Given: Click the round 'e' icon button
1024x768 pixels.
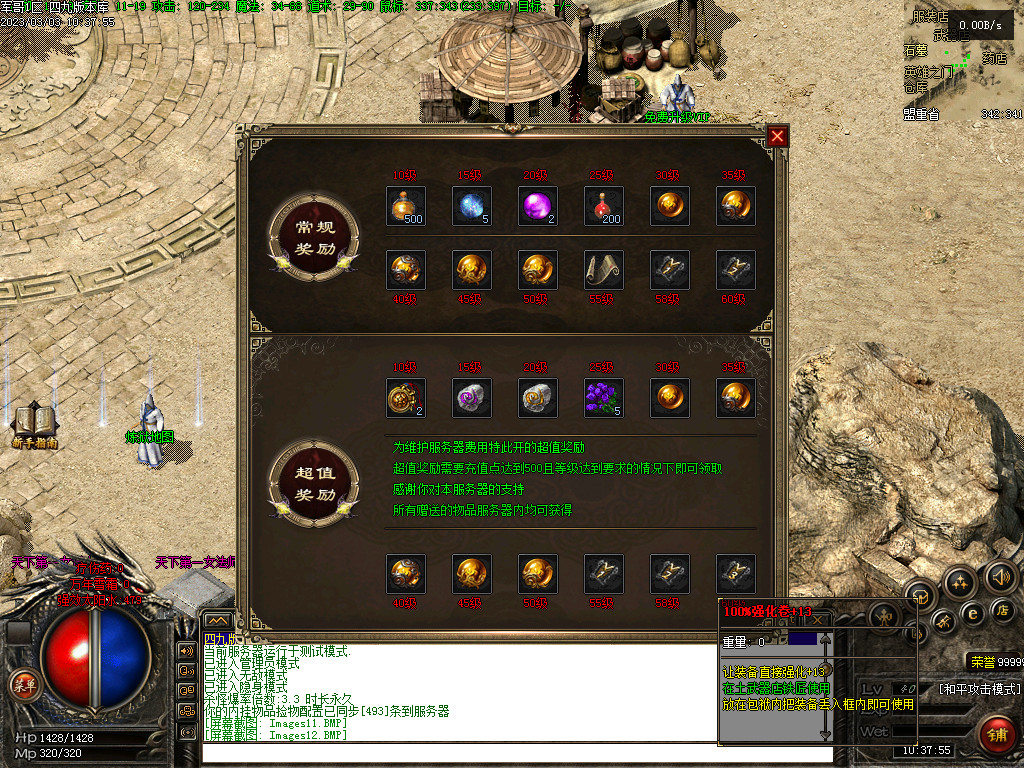Looking at the screenshot, I should point(971,613).
